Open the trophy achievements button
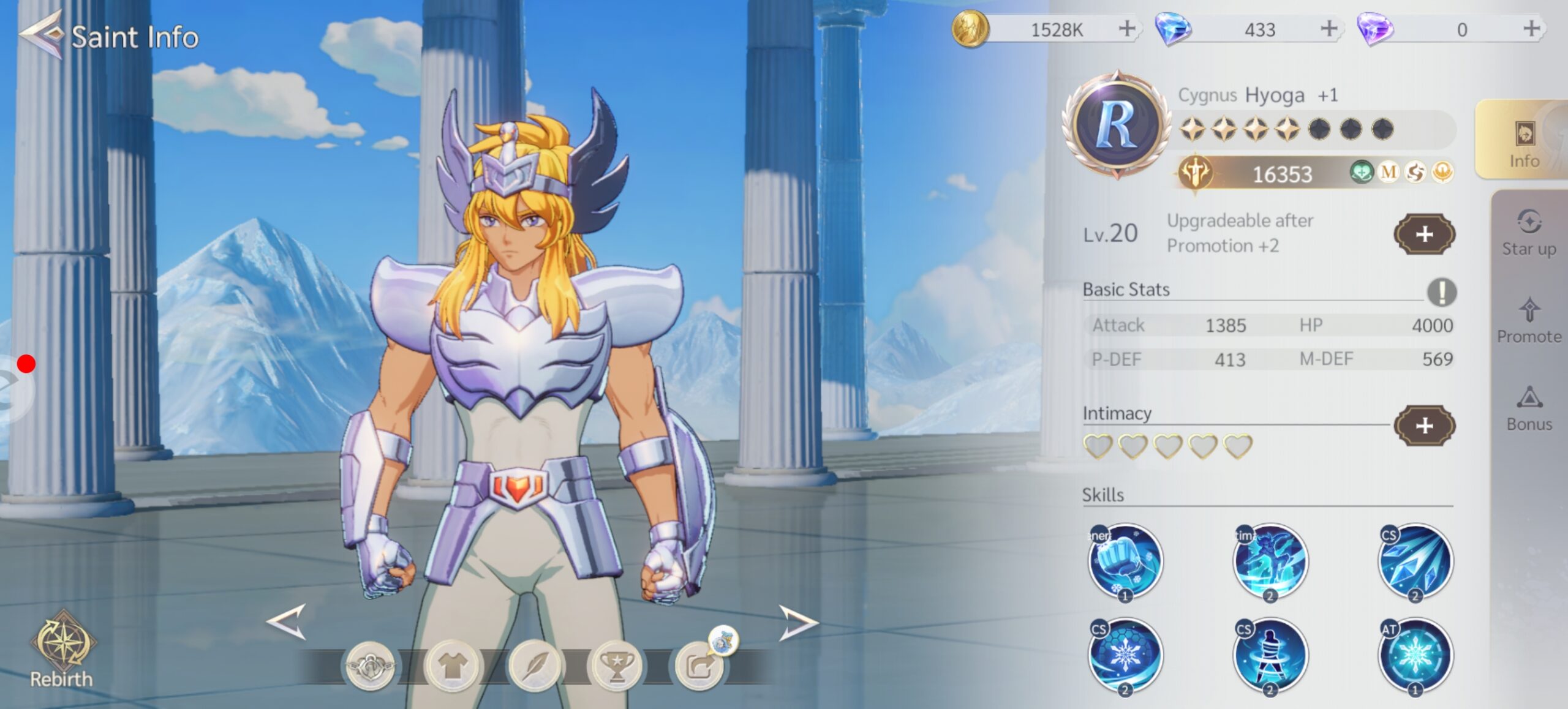The width and height of the screenshot is (1568, 709). 616,666
